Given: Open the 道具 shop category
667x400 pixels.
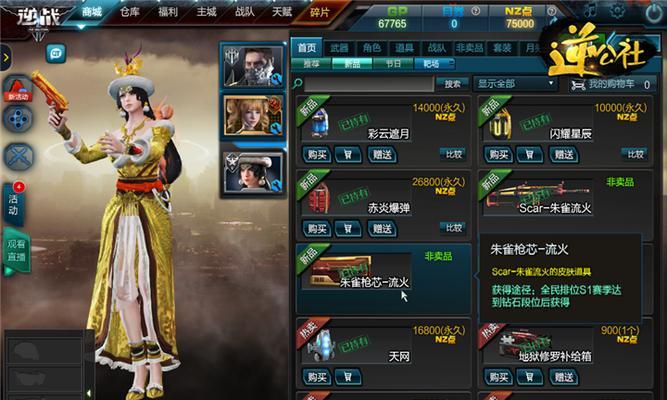Looking at the screenshot, I should point(404,47).
